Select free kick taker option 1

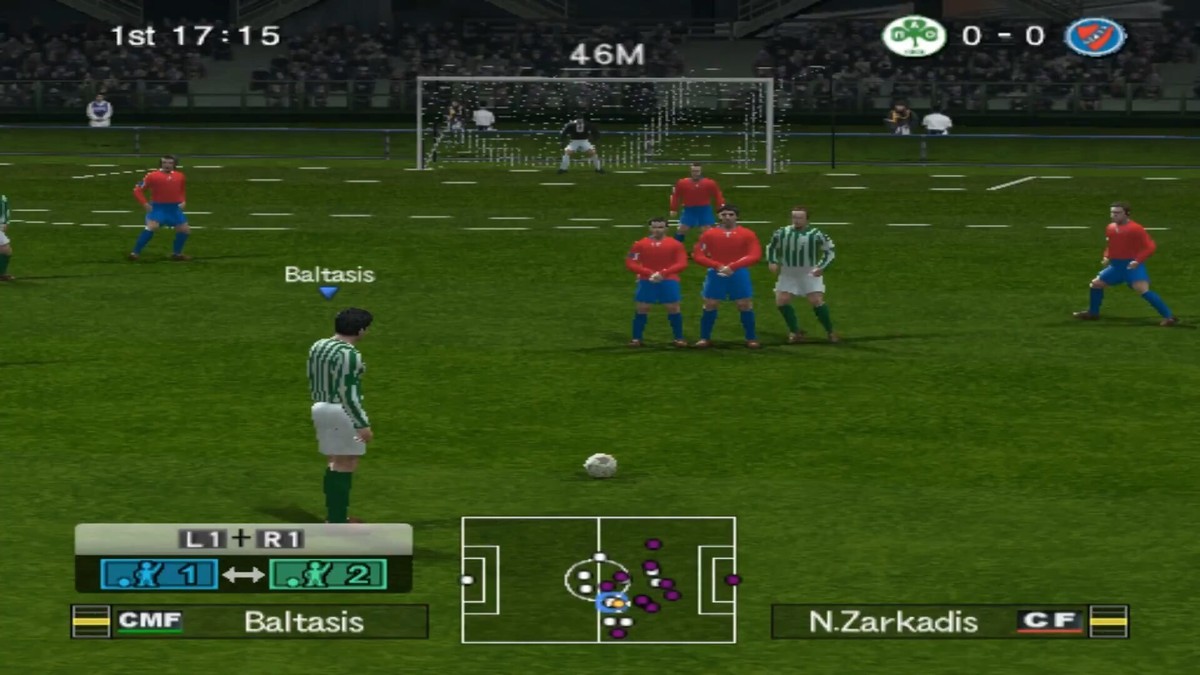pyautogui.click(x=159, y=574)
